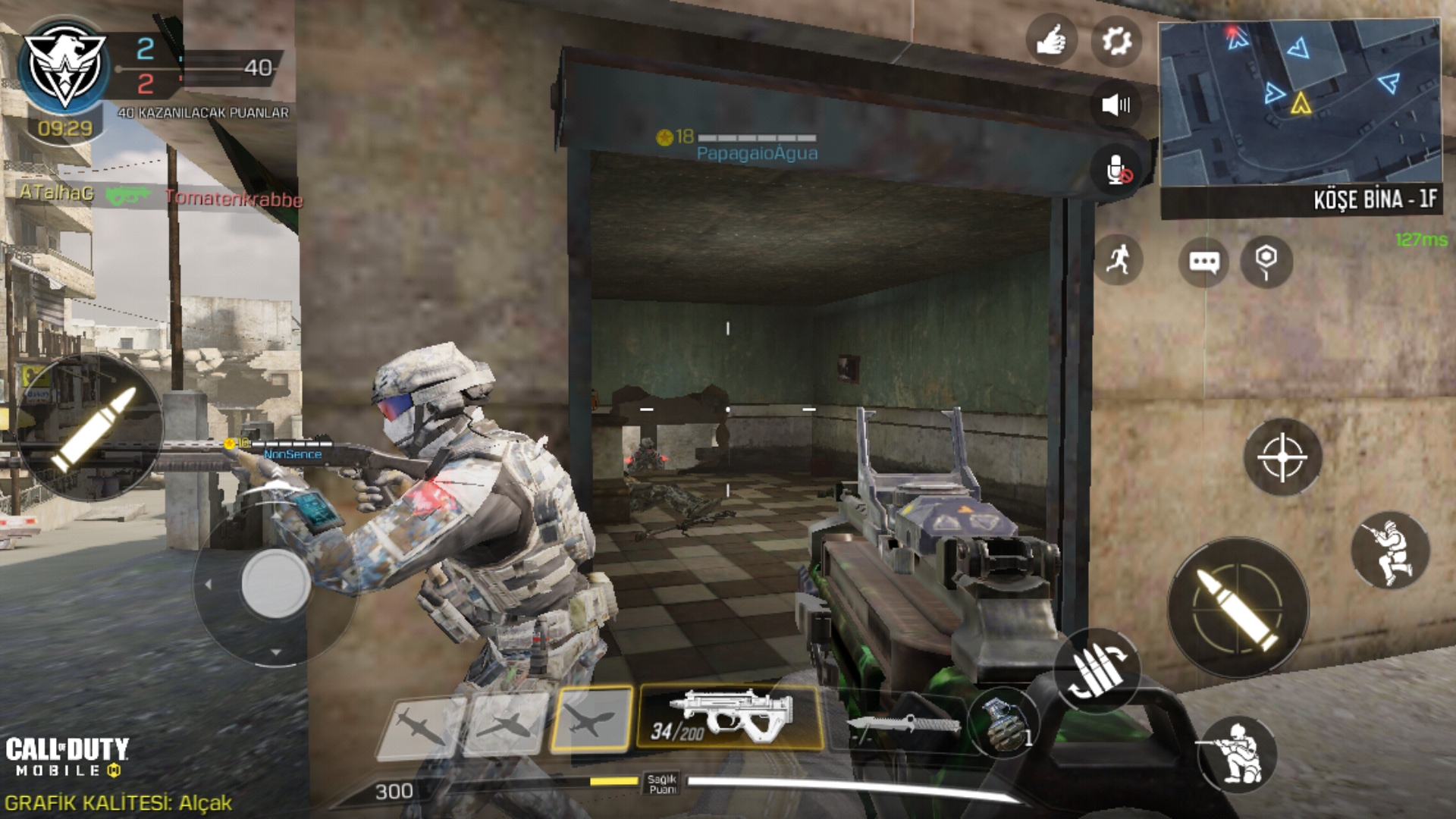Activate the highlighted drone scorestreak
The height and width of the screenshot is (819, 1456).
click(591, 720)
